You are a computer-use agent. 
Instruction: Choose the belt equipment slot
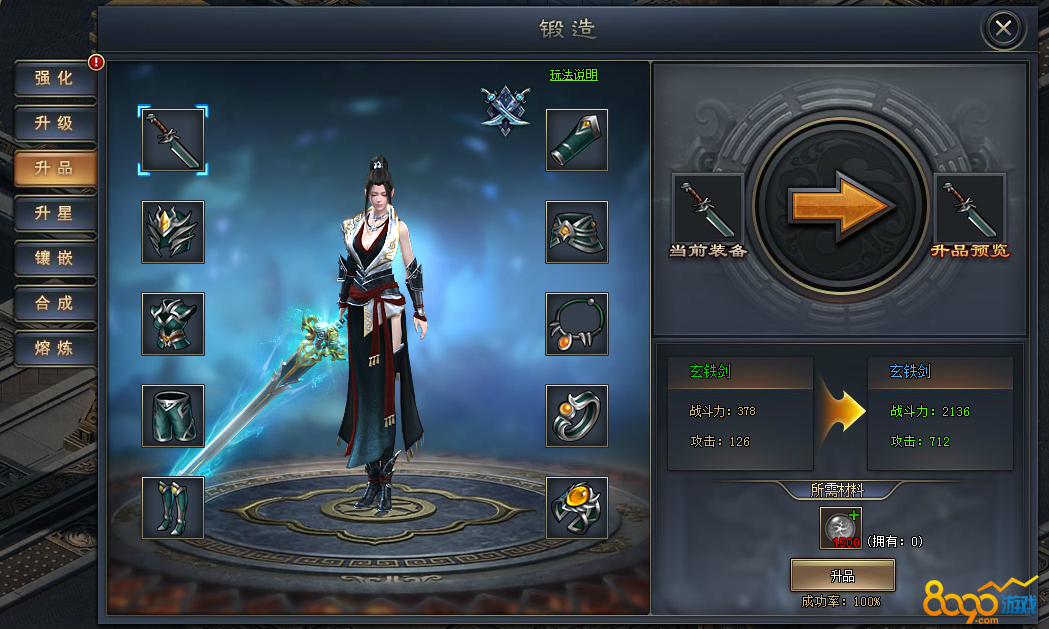[x=577, y=232]
